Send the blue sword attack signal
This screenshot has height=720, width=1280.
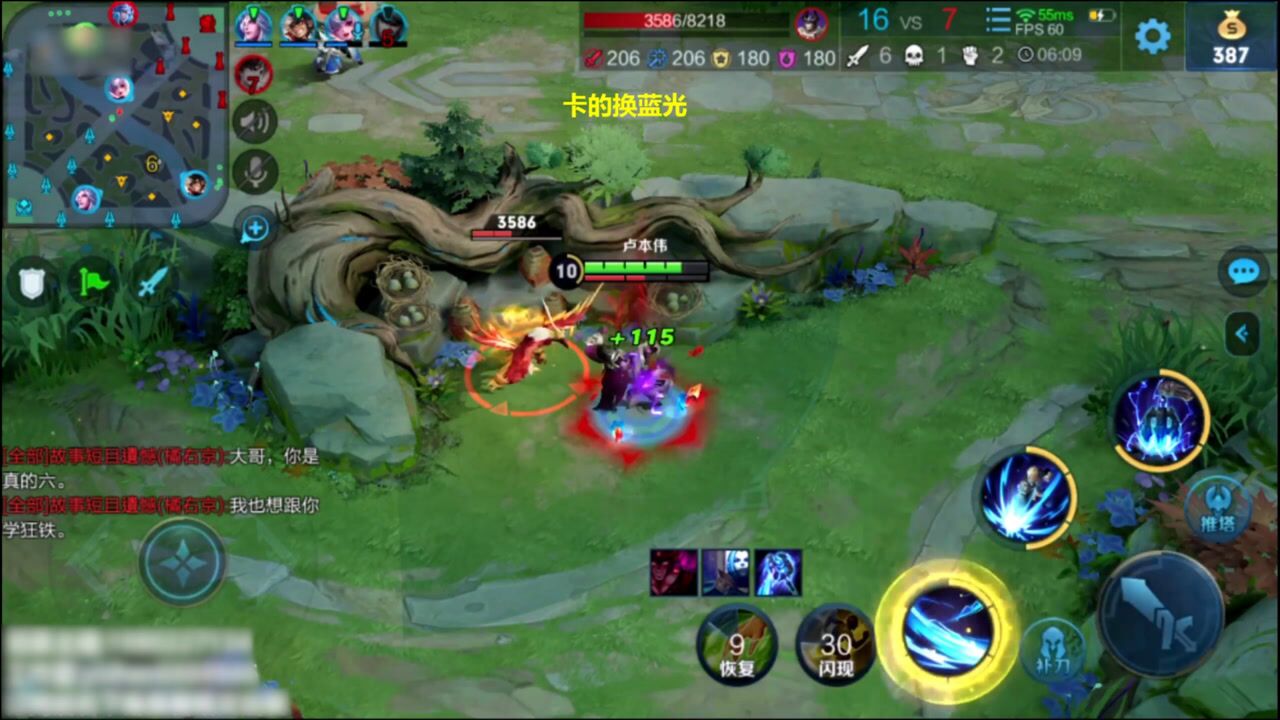(151, 283)
